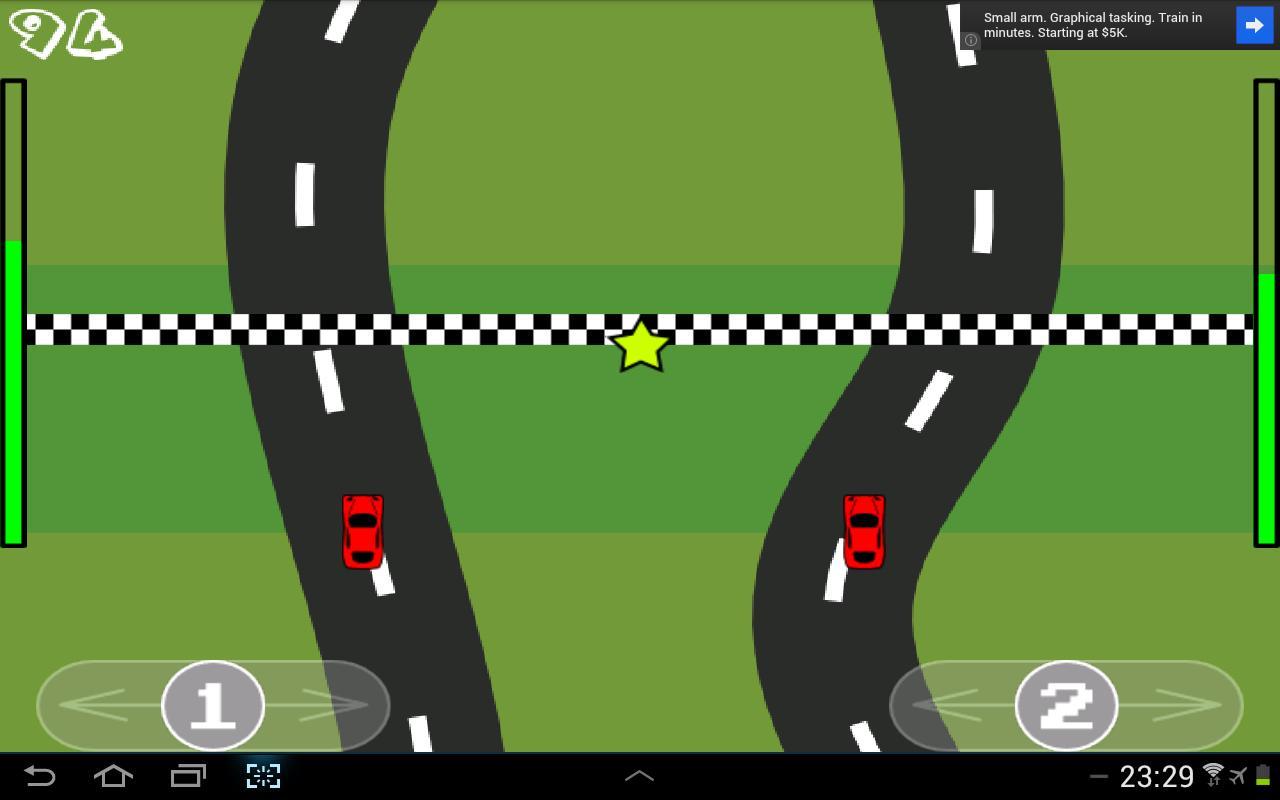Tap the blue arrow on the ad banner
The image size is (1280, 800).
point(1254,25)
